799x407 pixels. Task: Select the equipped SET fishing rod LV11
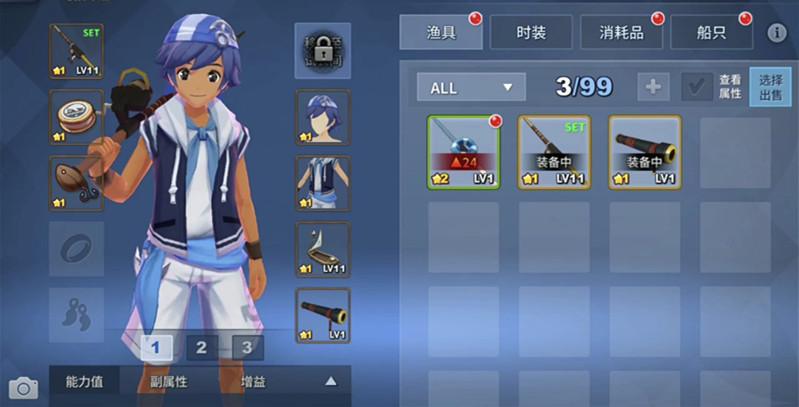pyautogui.click(x=554, y=151)
